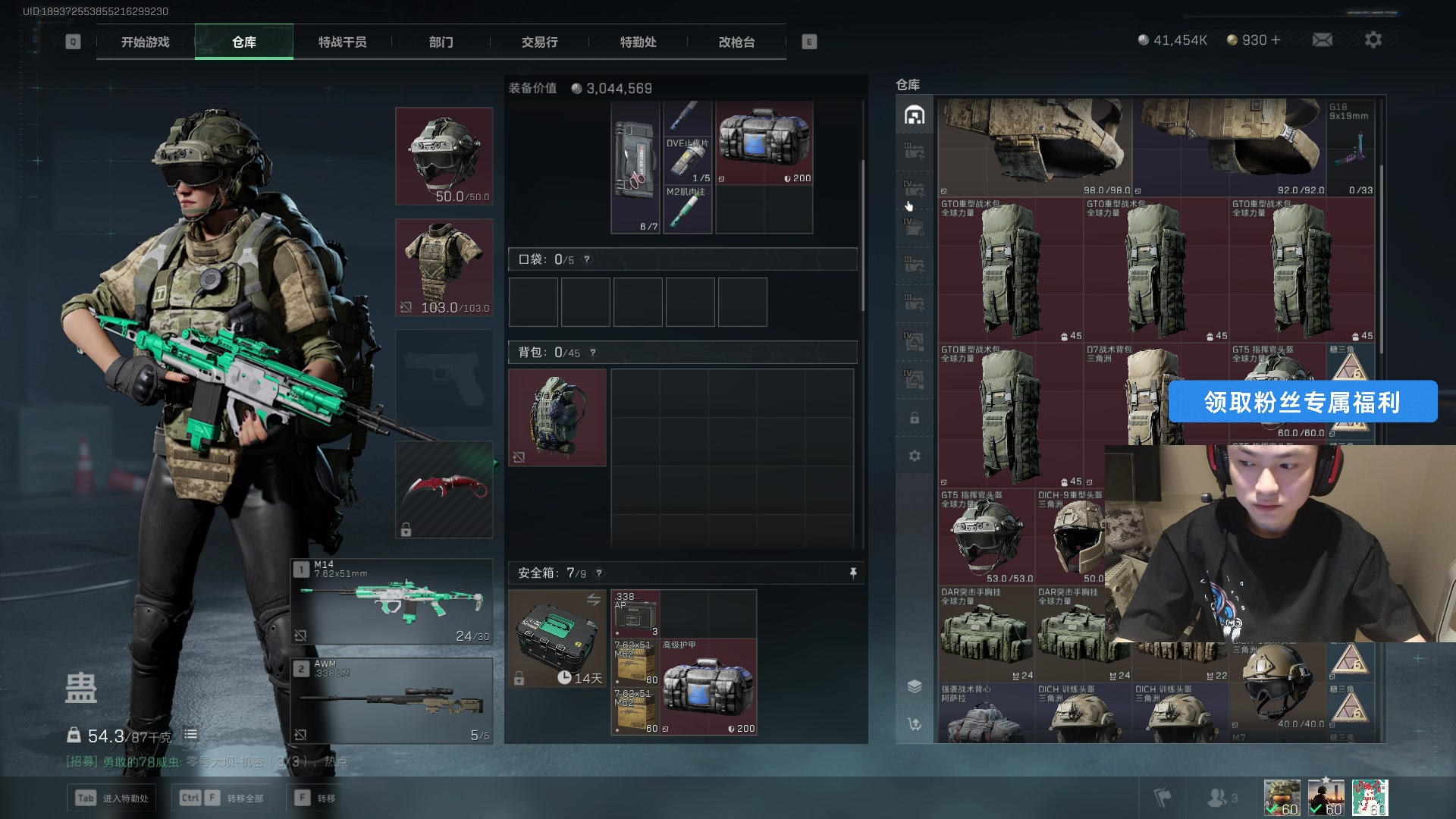This screenshot has height=819, width=1456.
Task: Select the equipped backpack slot
Action: point(557,417)
